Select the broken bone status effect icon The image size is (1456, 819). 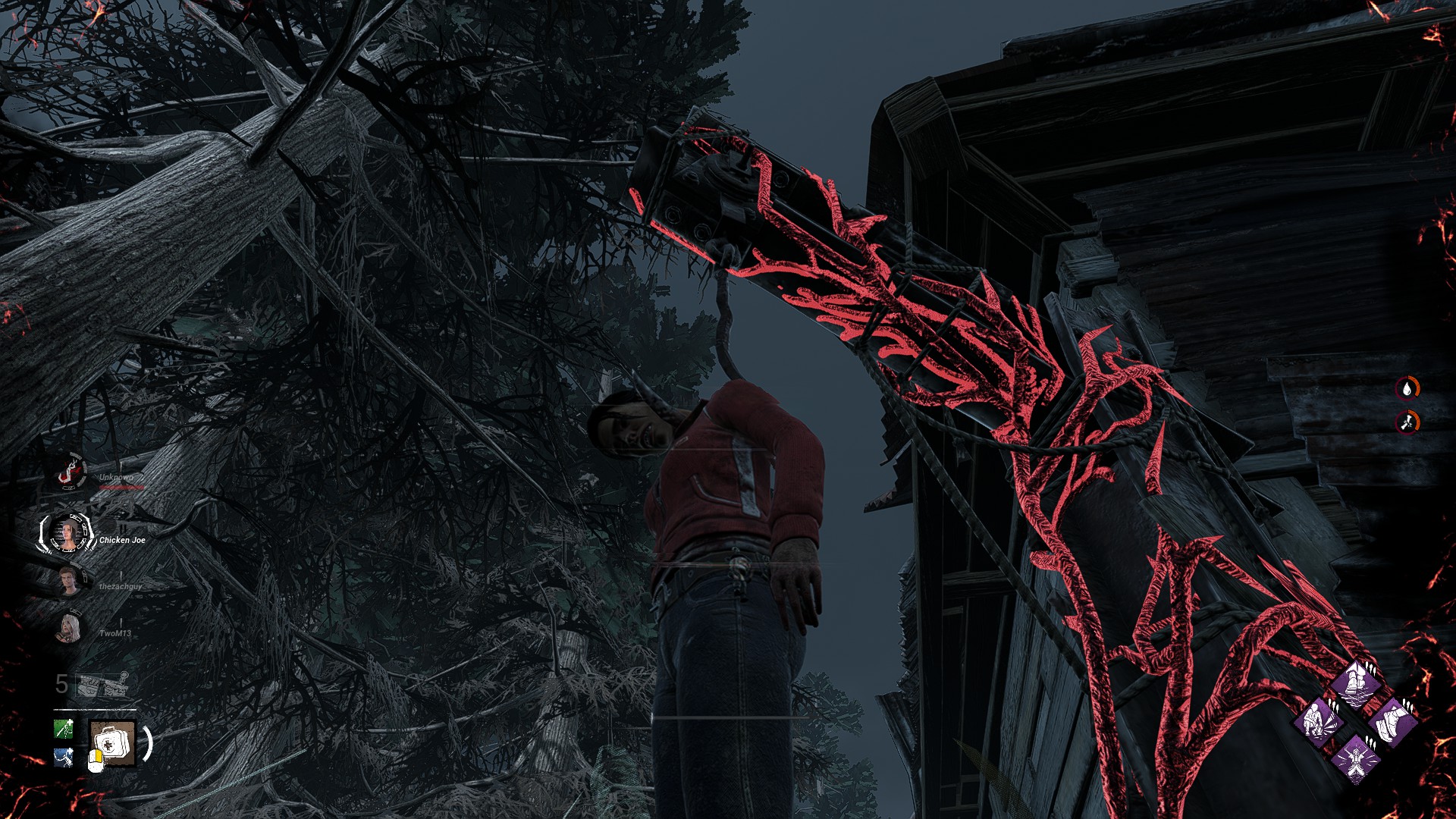pos(1407,422)
